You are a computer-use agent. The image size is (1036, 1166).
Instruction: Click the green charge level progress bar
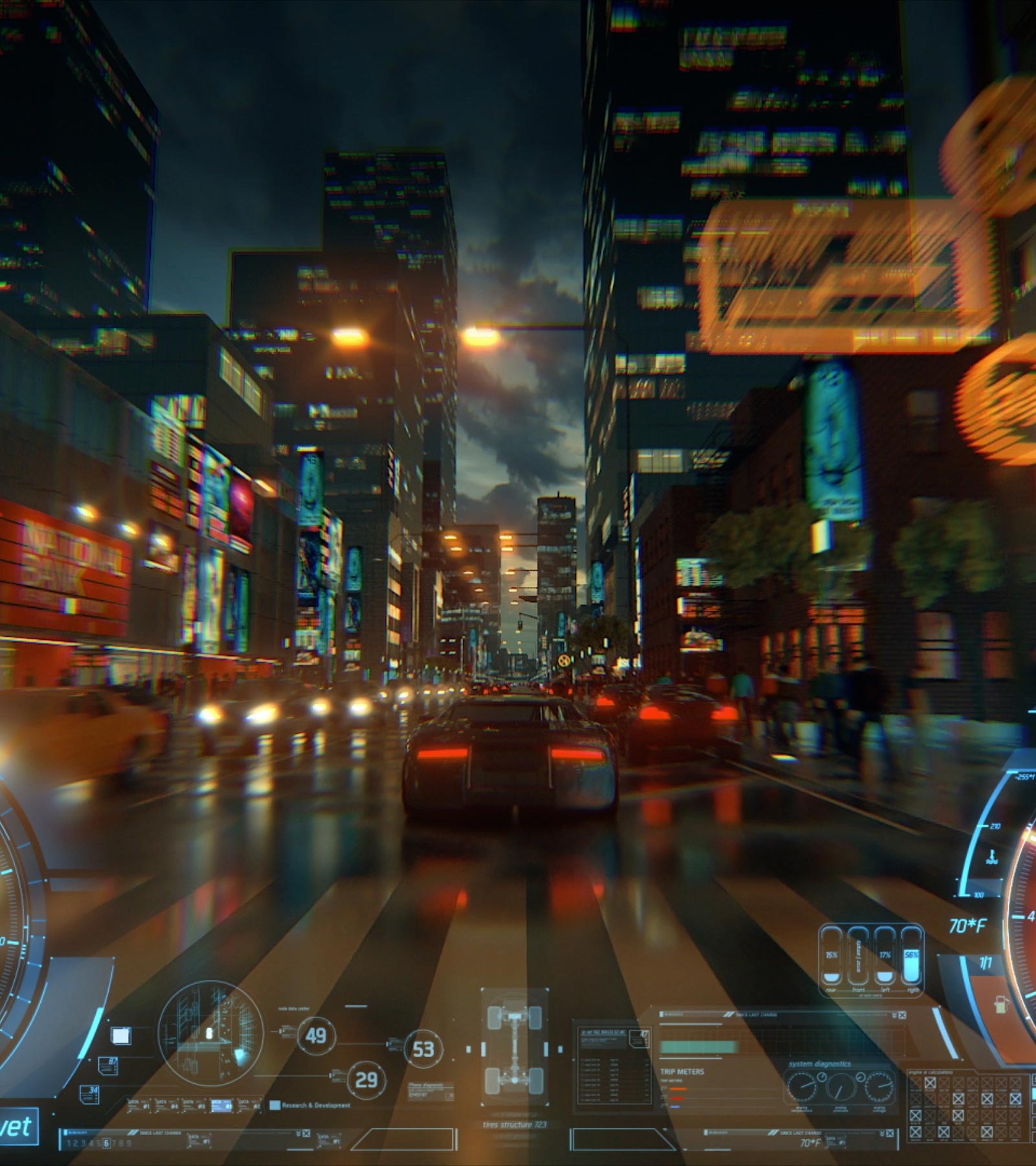[x=699, y=1047]
